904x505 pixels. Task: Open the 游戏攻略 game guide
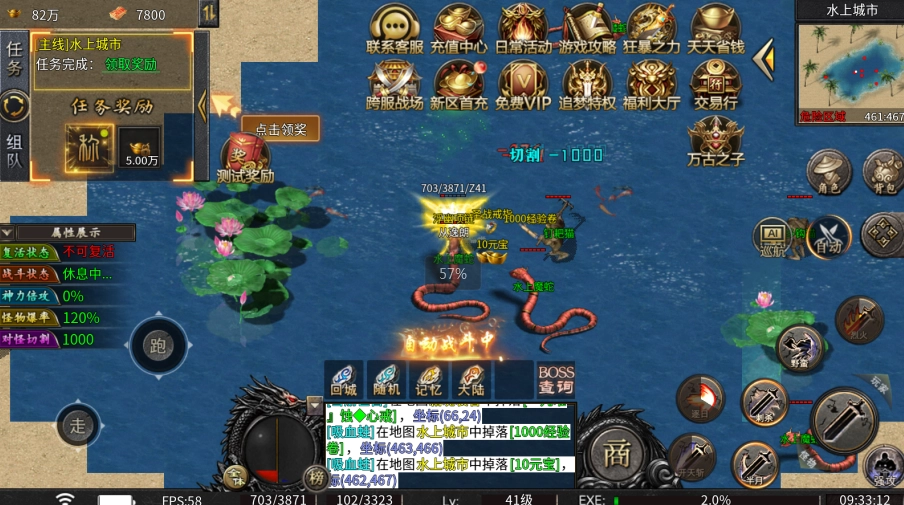click(x=587, y=28)
